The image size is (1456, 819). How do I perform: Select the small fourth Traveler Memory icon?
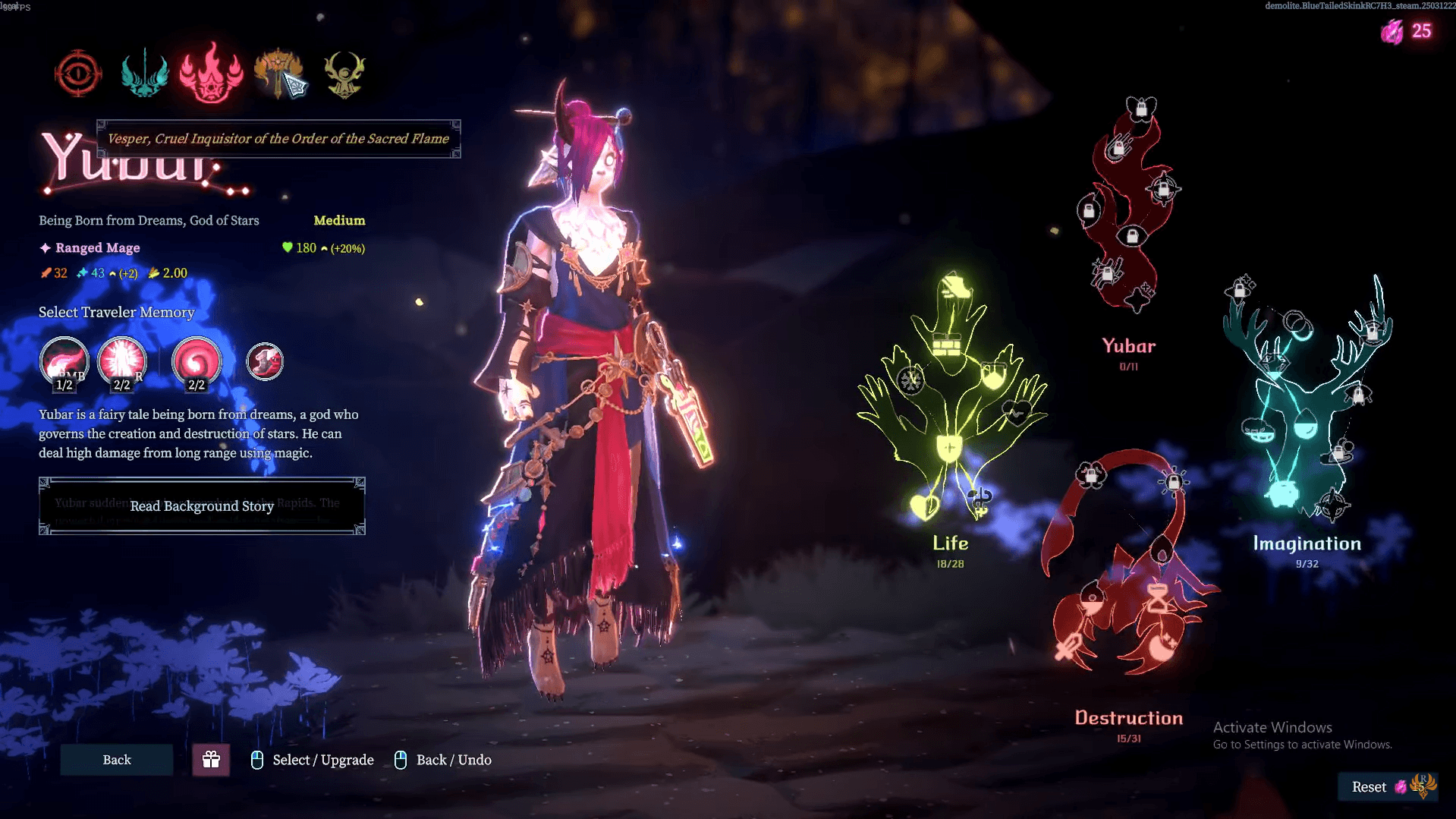click(x=265, y=361)
